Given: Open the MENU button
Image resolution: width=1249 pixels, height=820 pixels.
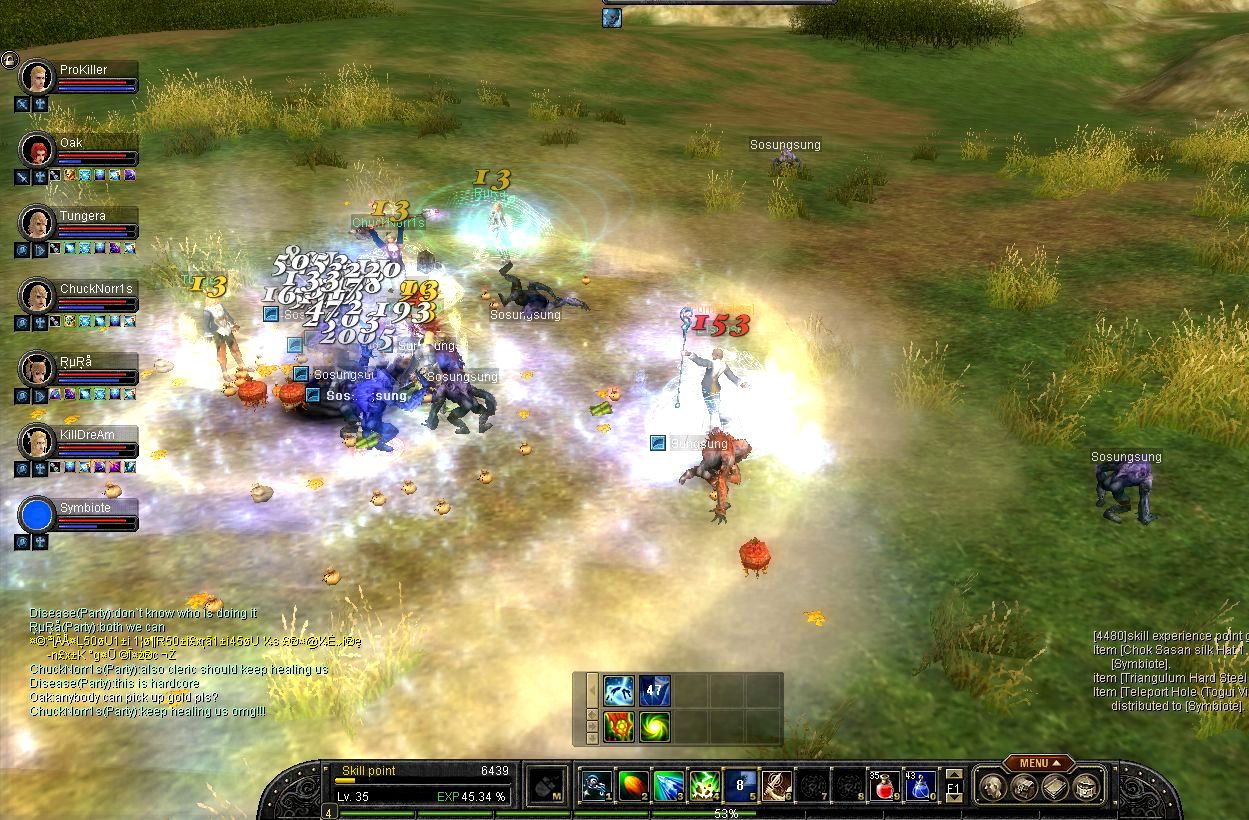Looking at the screenshot, I should [1038, 763].
